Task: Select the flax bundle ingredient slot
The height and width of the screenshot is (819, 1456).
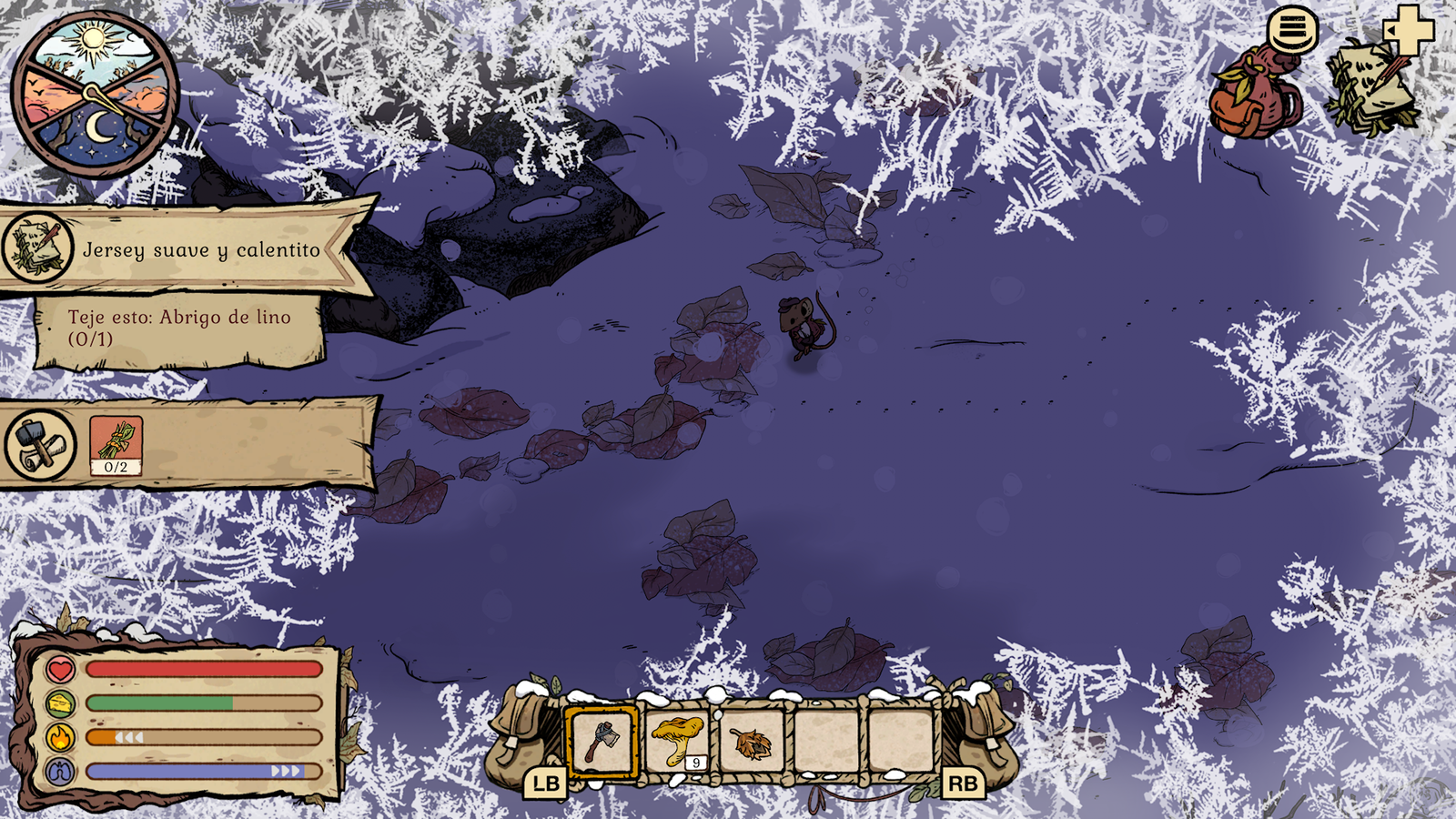Action: click(116, 445)
